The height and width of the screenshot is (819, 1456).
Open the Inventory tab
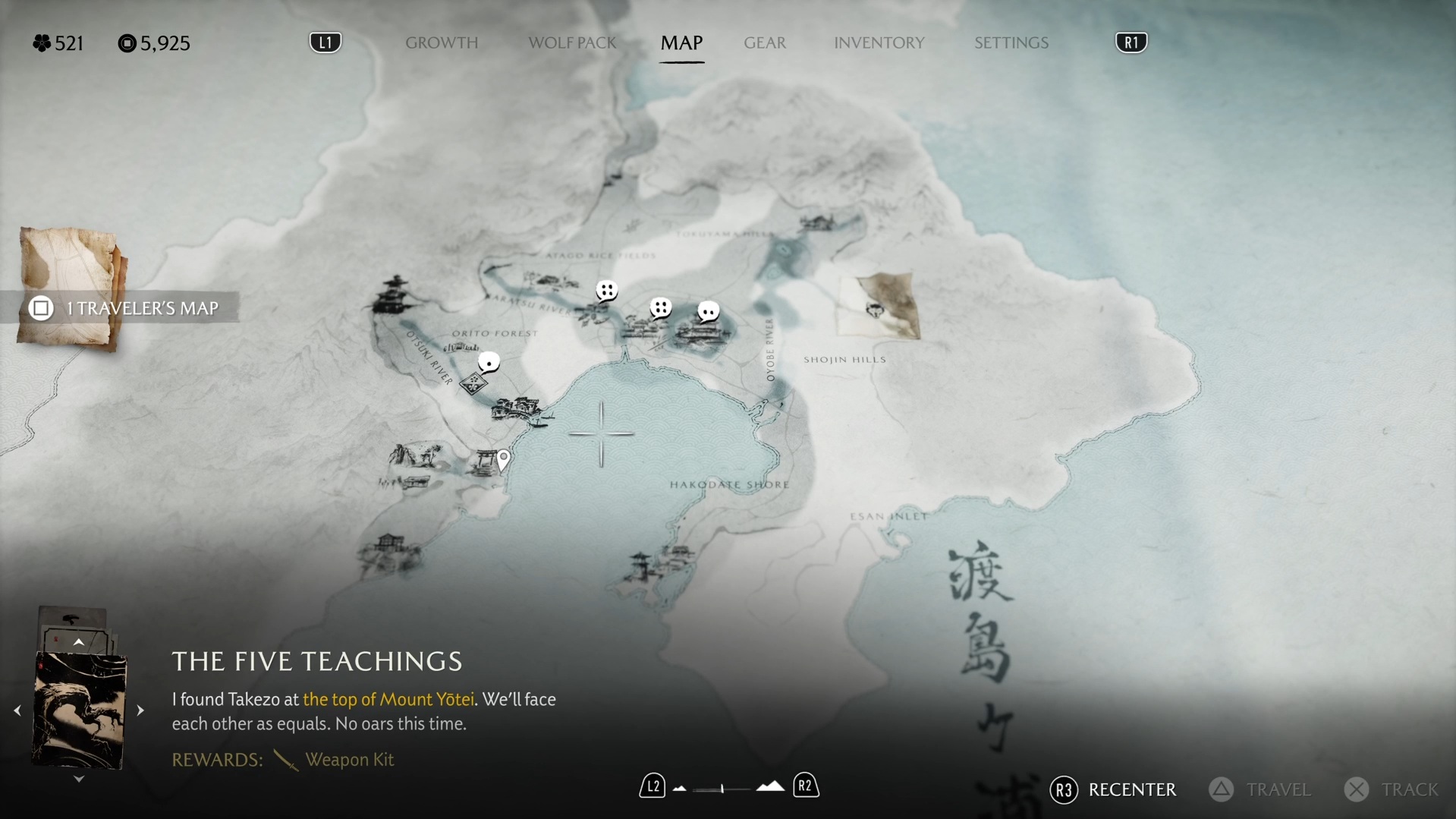click(x=879, y=43)
